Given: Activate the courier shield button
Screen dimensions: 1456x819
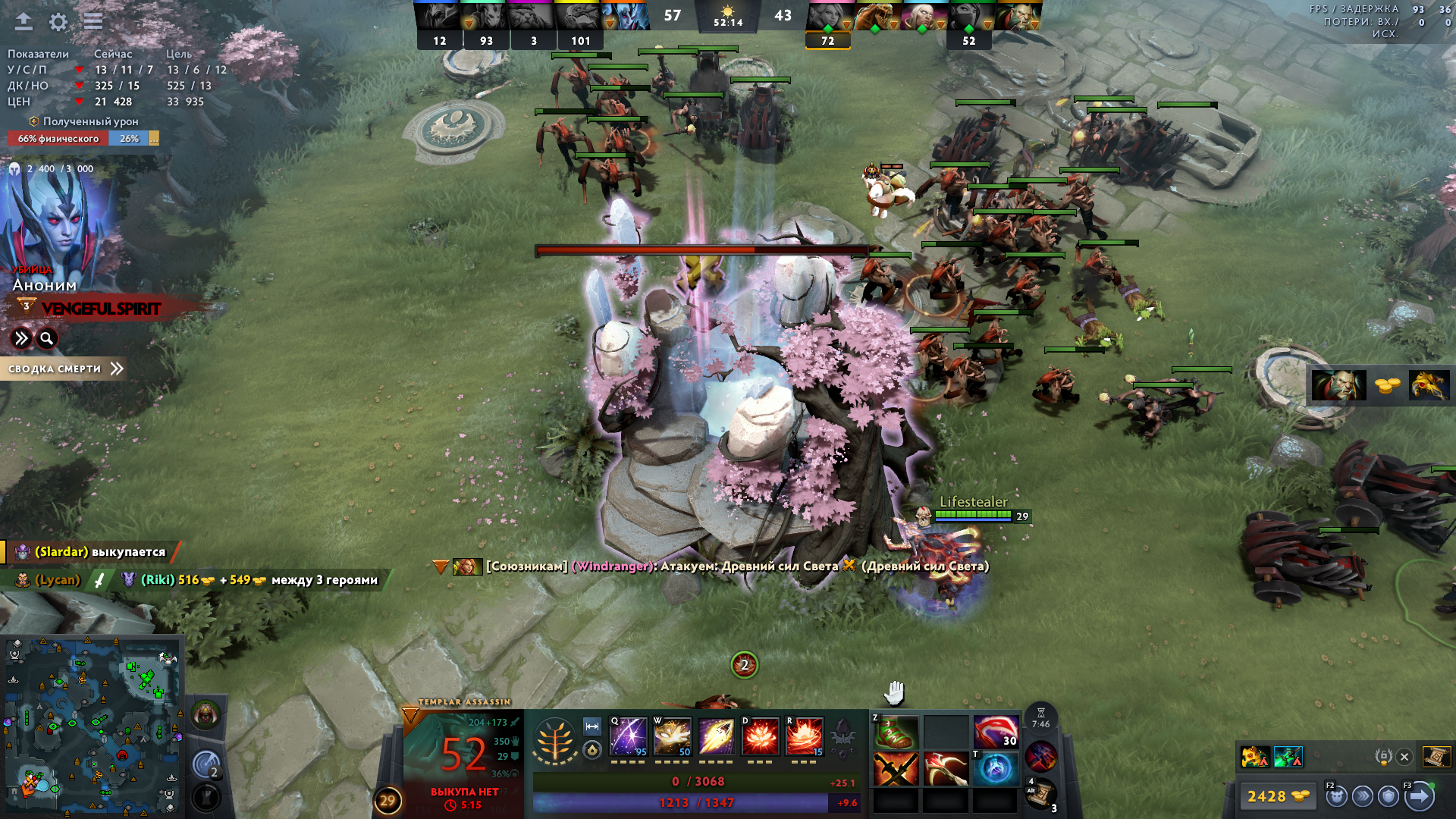Looking at the screenshot, I should (1389, 796).
